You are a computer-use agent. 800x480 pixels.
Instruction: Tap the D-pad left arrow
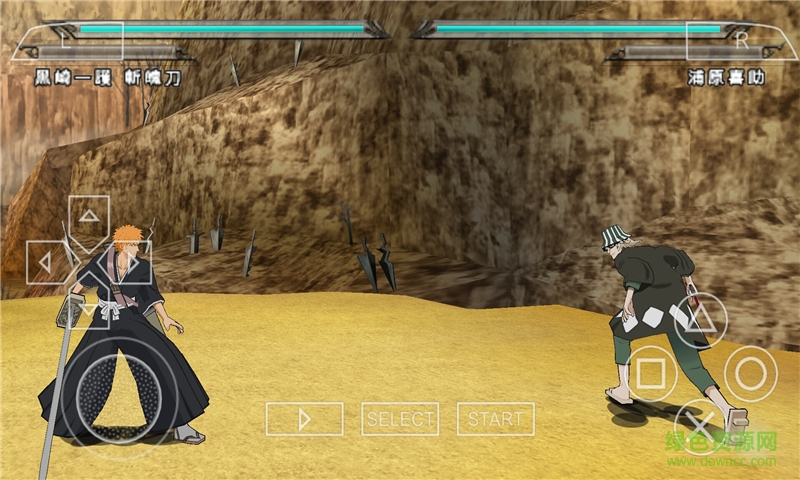tap(46, 262)
